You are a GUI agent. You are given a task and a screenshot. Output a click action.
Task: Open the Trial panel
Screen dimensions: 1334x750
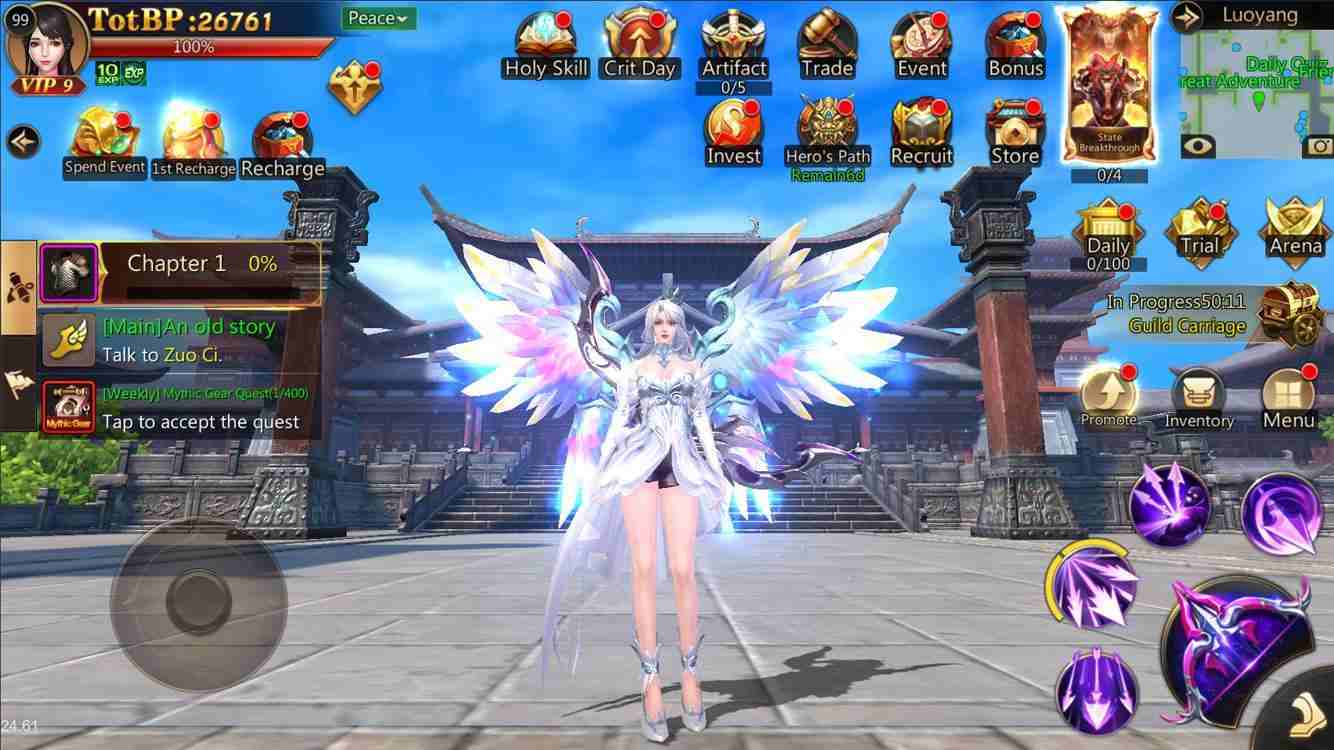[x=1199, y=232]
